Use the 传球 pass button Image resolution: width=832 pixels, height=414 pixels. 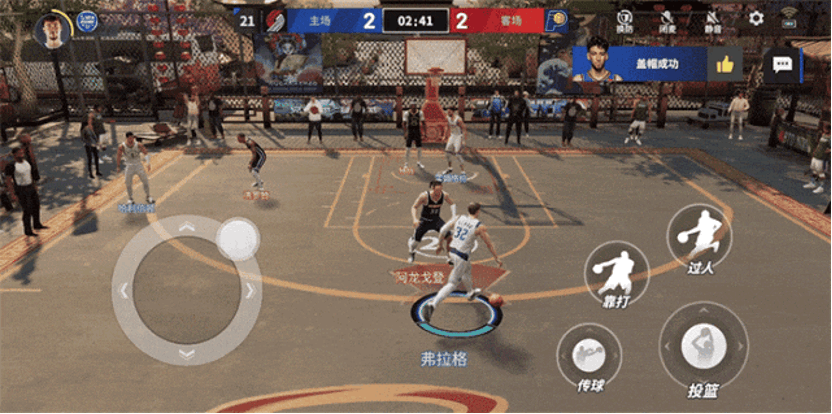pyautogui.click(x=588, y=355)
